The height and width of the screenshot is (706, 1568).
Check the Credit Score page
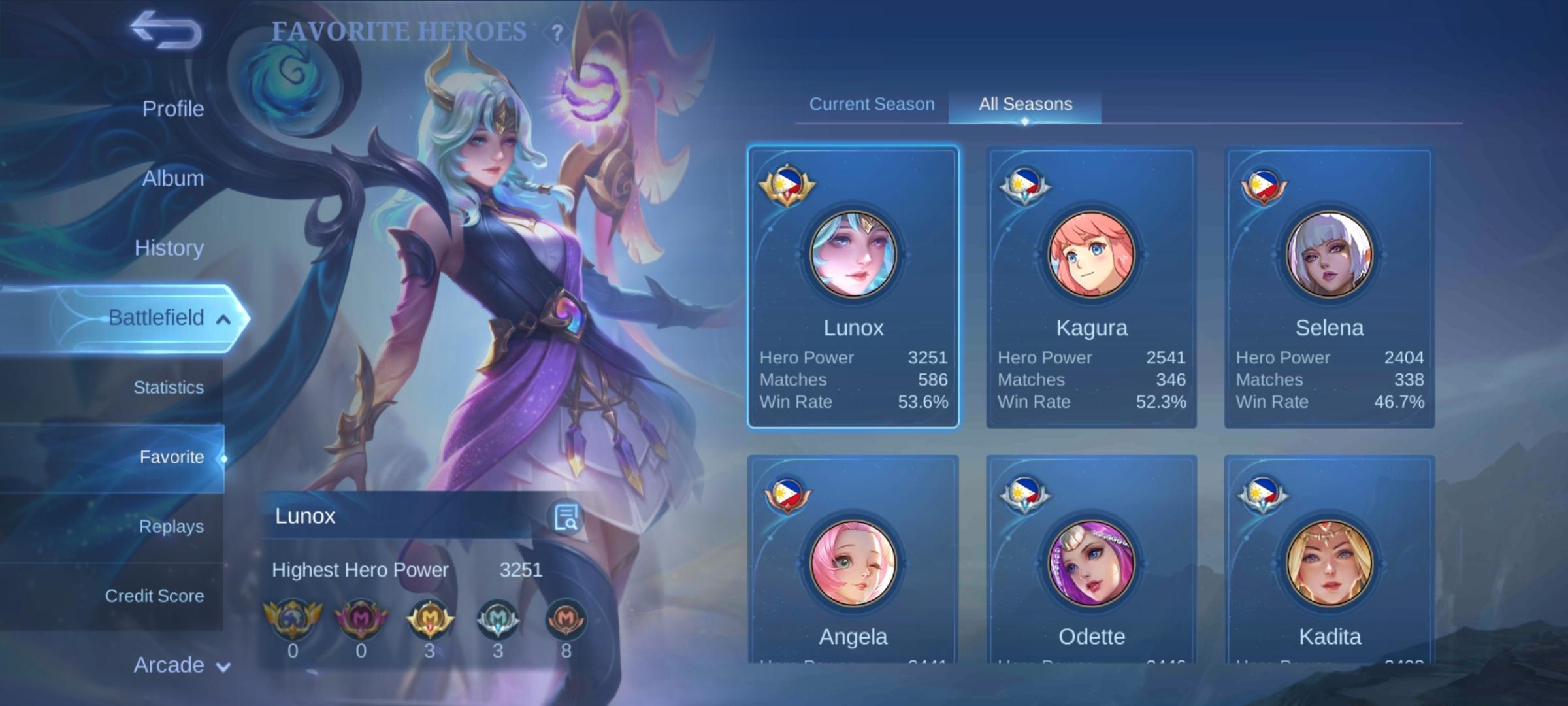tap(154, 596)
